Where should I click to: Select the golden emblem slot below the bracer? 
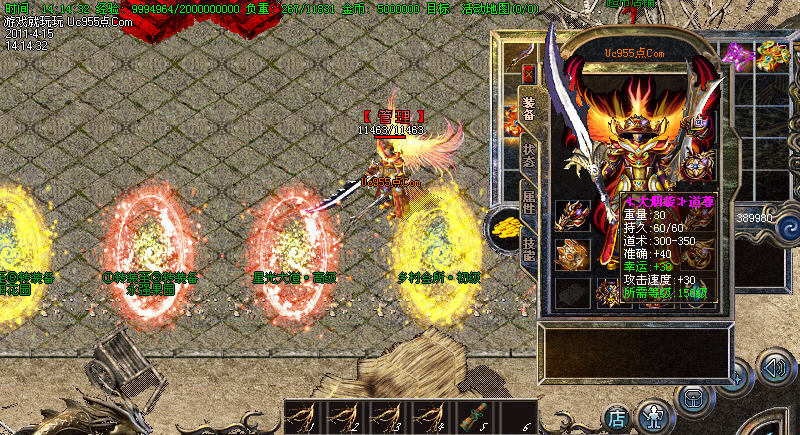573,255
